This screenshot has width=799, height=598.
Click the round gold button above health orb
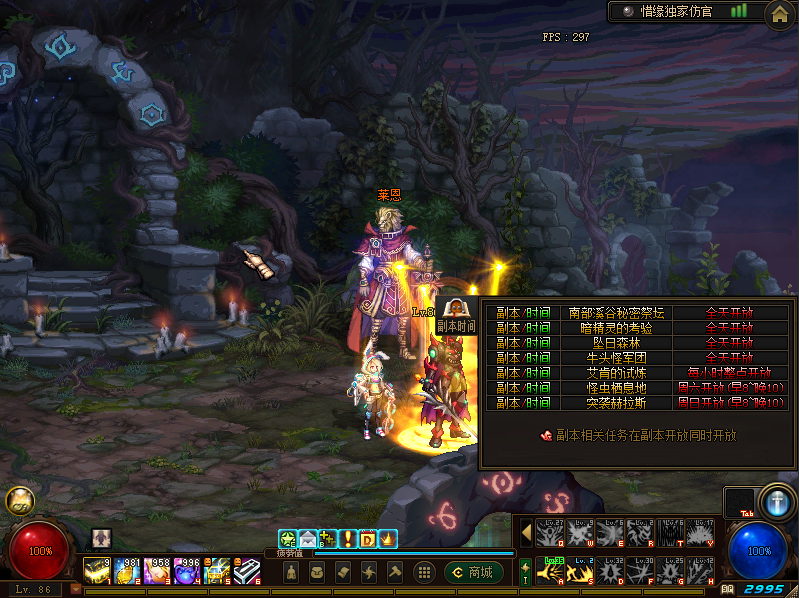pos(19,501)
